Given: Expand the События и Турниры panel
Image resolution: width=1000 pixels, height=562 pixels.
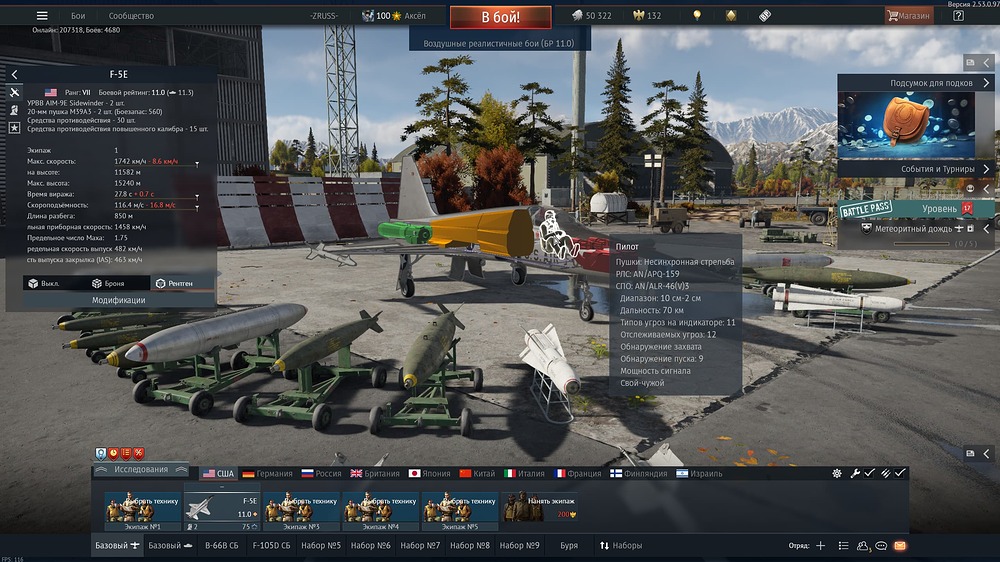Looking at the screenshot, I should click(x=917, y=169).
